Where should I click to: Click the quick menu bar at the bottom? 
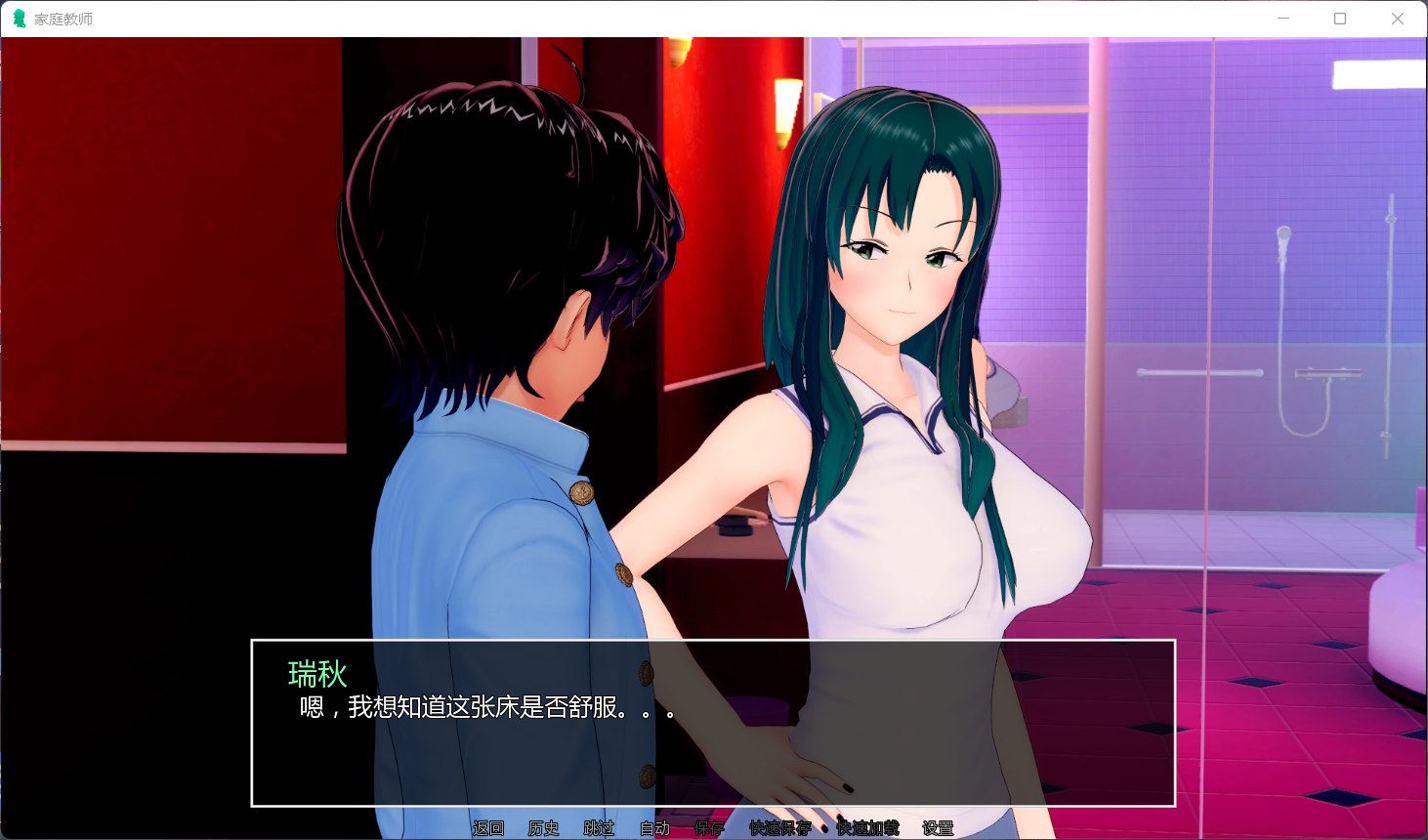pos(713,826)
